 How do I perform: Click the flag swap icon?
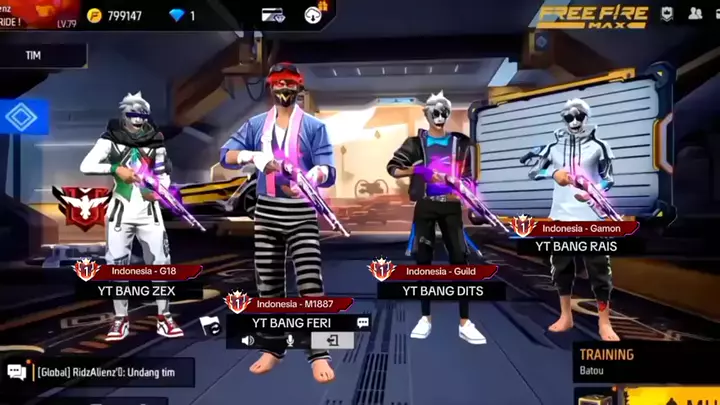click(209, 324)
